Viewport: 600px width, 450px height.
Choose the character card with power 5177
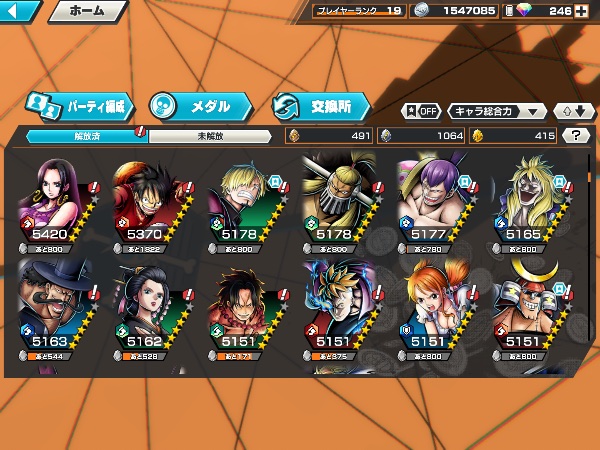click(432, 200)
